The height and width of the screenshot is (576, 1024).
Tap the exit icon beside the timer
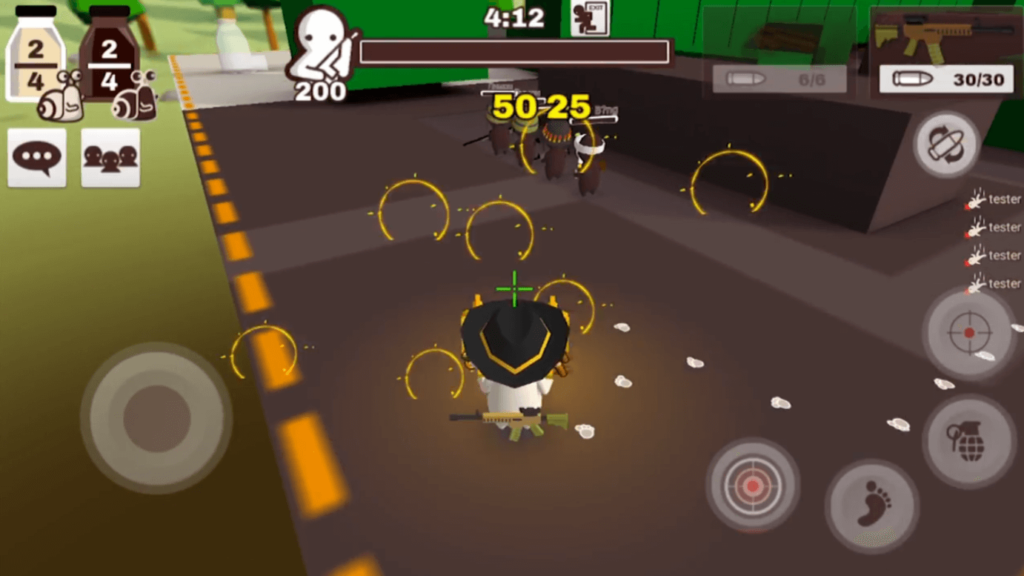coord(590,18)
